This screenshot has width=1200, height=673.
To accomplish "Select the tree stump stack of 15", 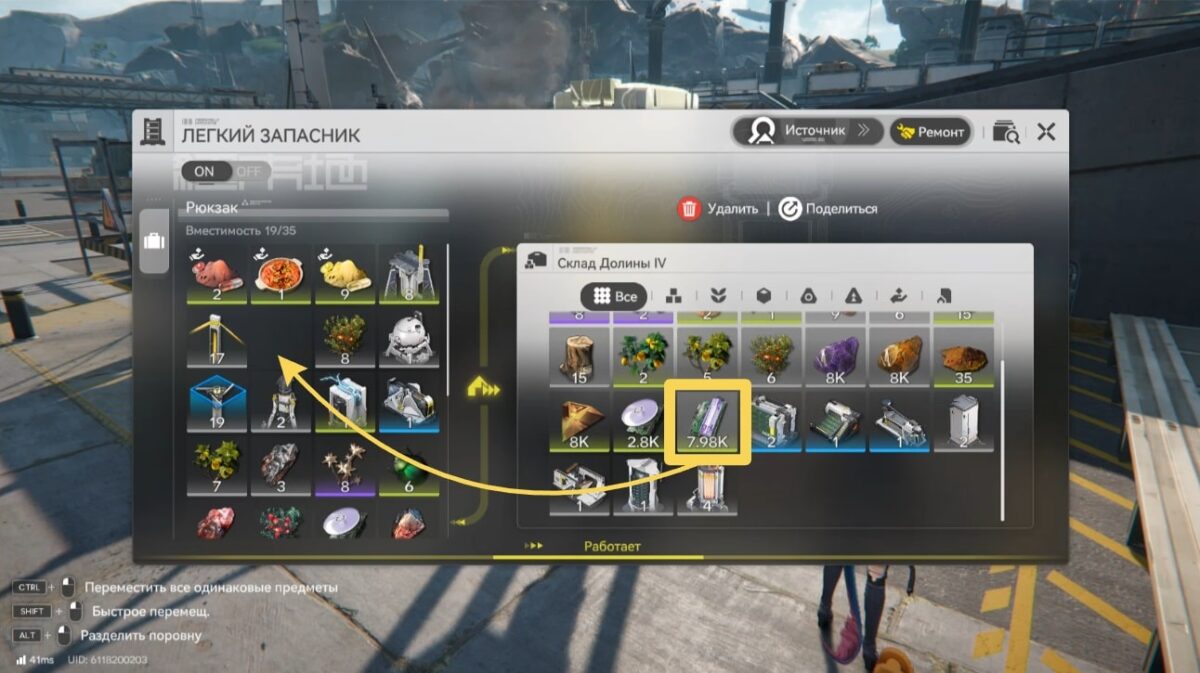I will (x=580, y=356).
